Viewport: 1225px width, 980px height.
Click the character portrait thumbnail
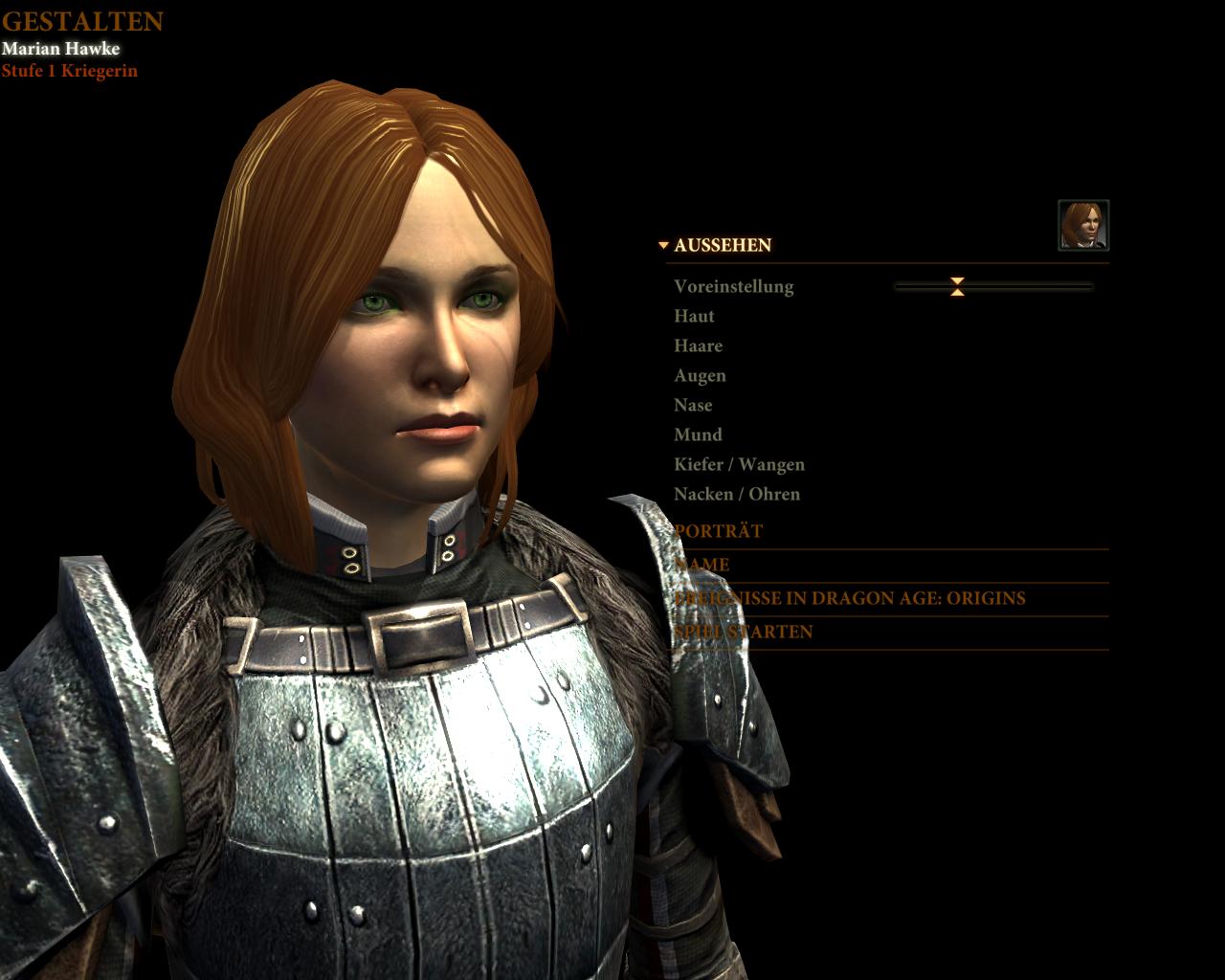(x=1083, y=225)
